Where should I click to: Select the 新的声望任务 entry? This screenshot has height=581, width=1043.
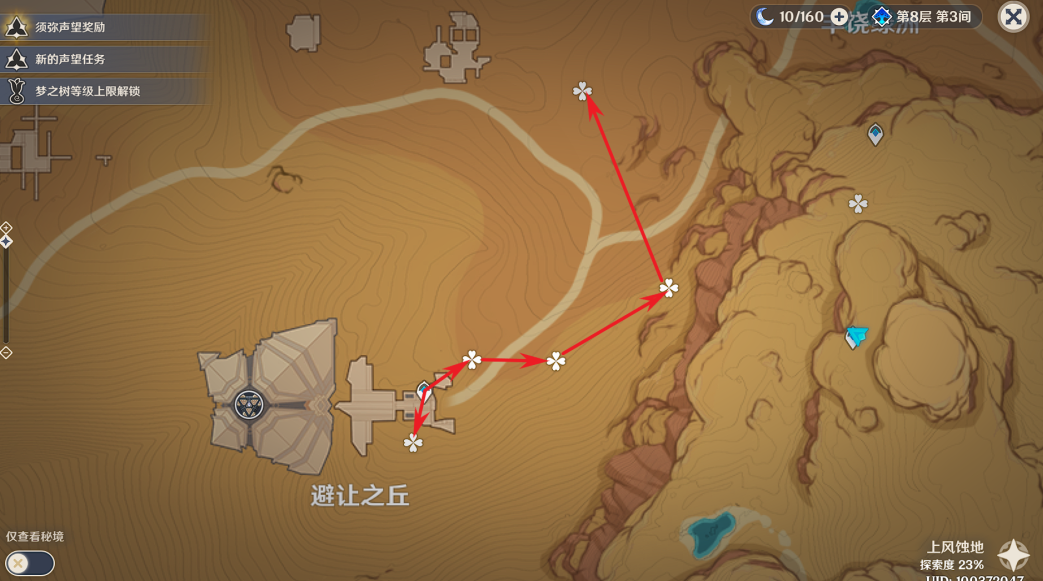(70, 59)
